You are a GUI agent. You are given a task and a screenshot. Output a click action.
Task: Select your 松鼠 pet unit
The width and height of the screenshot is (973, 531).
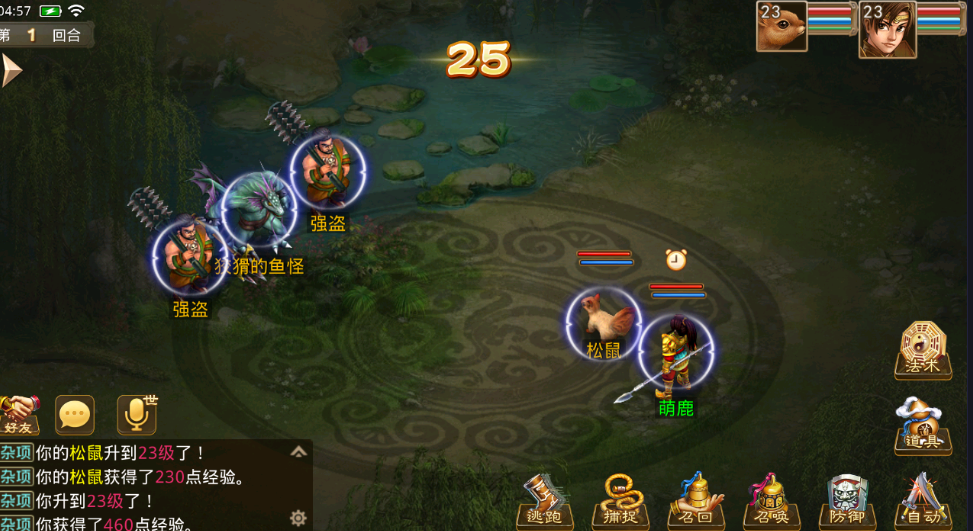pyautogui.click(x=603, y=320)
